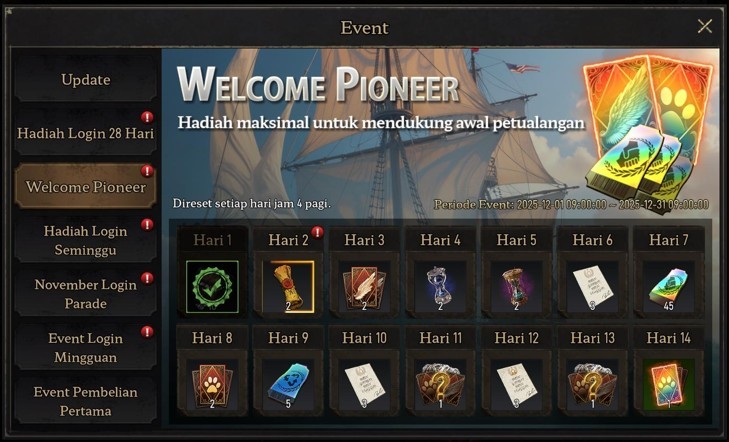Select the Hari 9 blue ticket reward
729x442 pixels.
288,384
